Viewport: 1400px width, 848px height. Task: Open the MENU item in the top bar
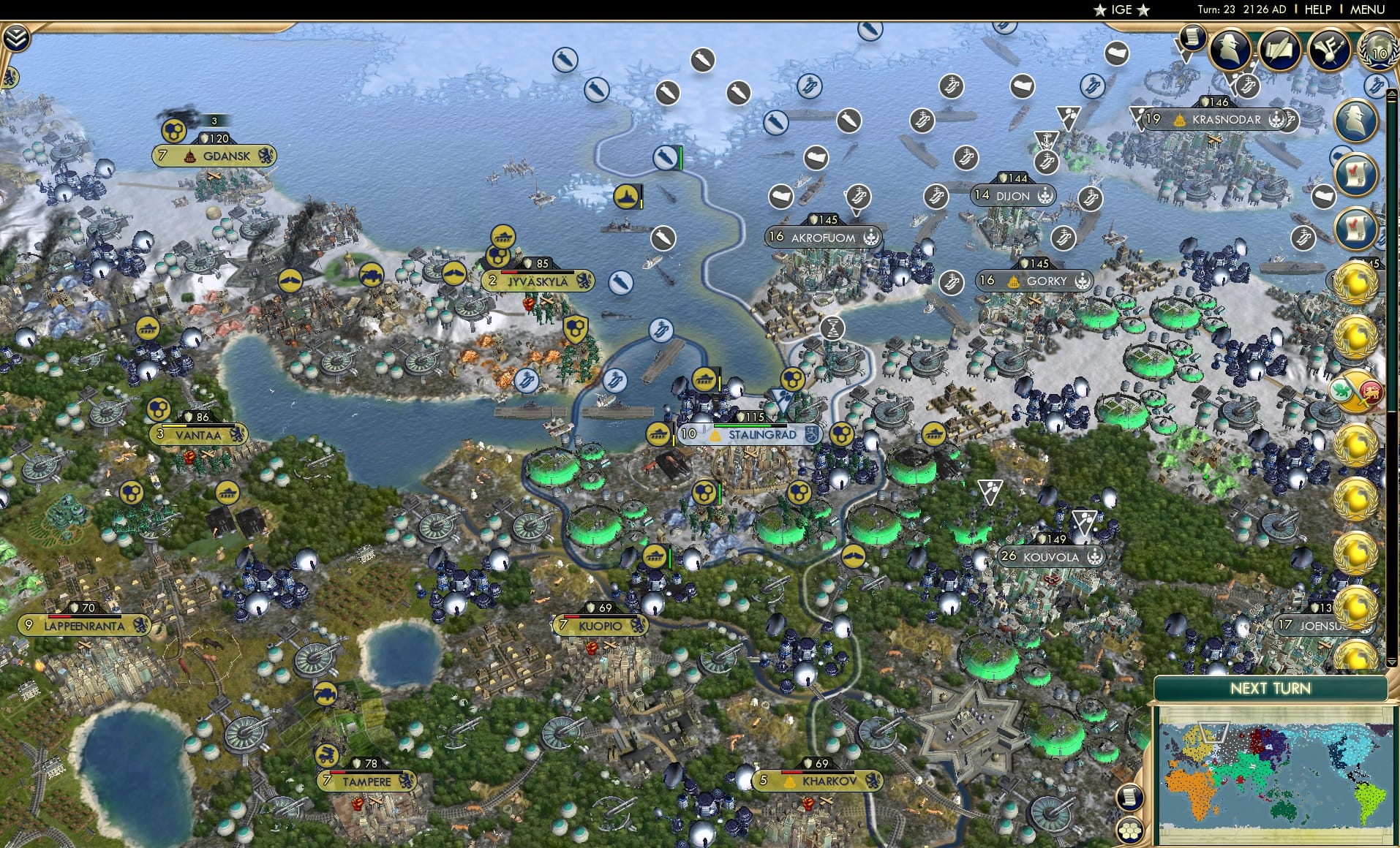1368,10
